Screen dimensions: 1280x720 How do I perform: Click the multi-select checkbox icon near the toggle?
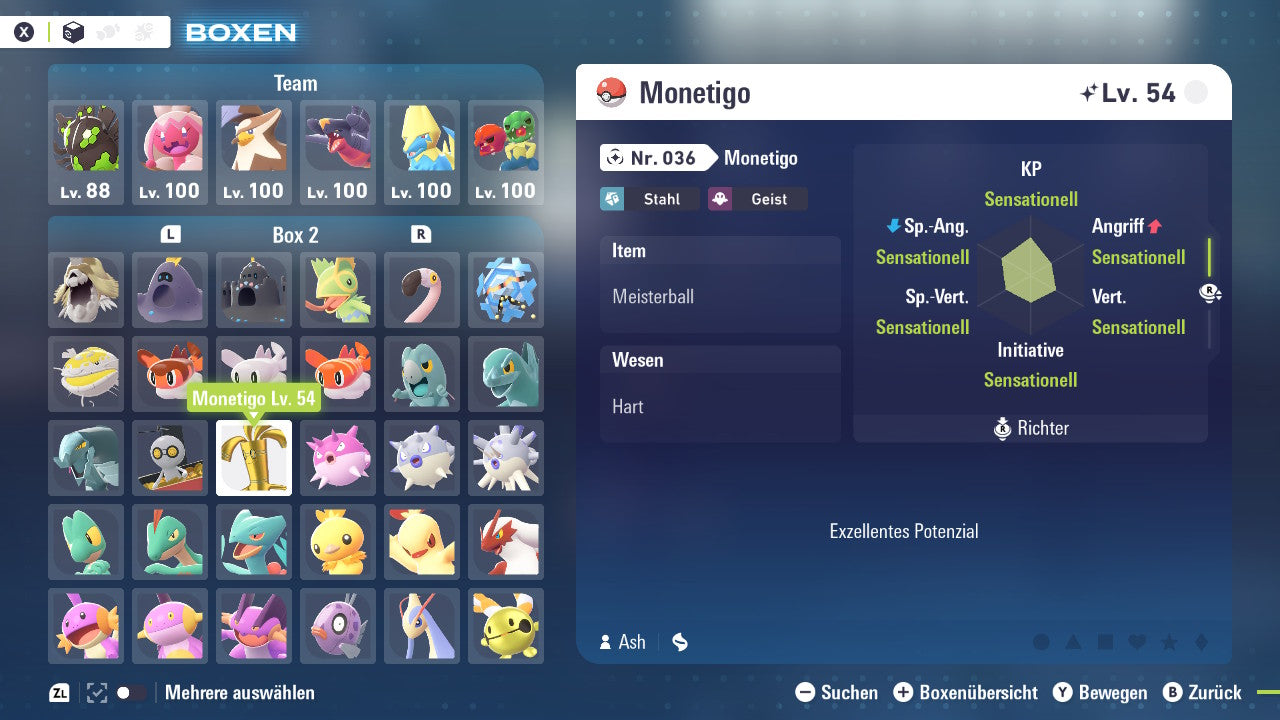tap(94, 692)
